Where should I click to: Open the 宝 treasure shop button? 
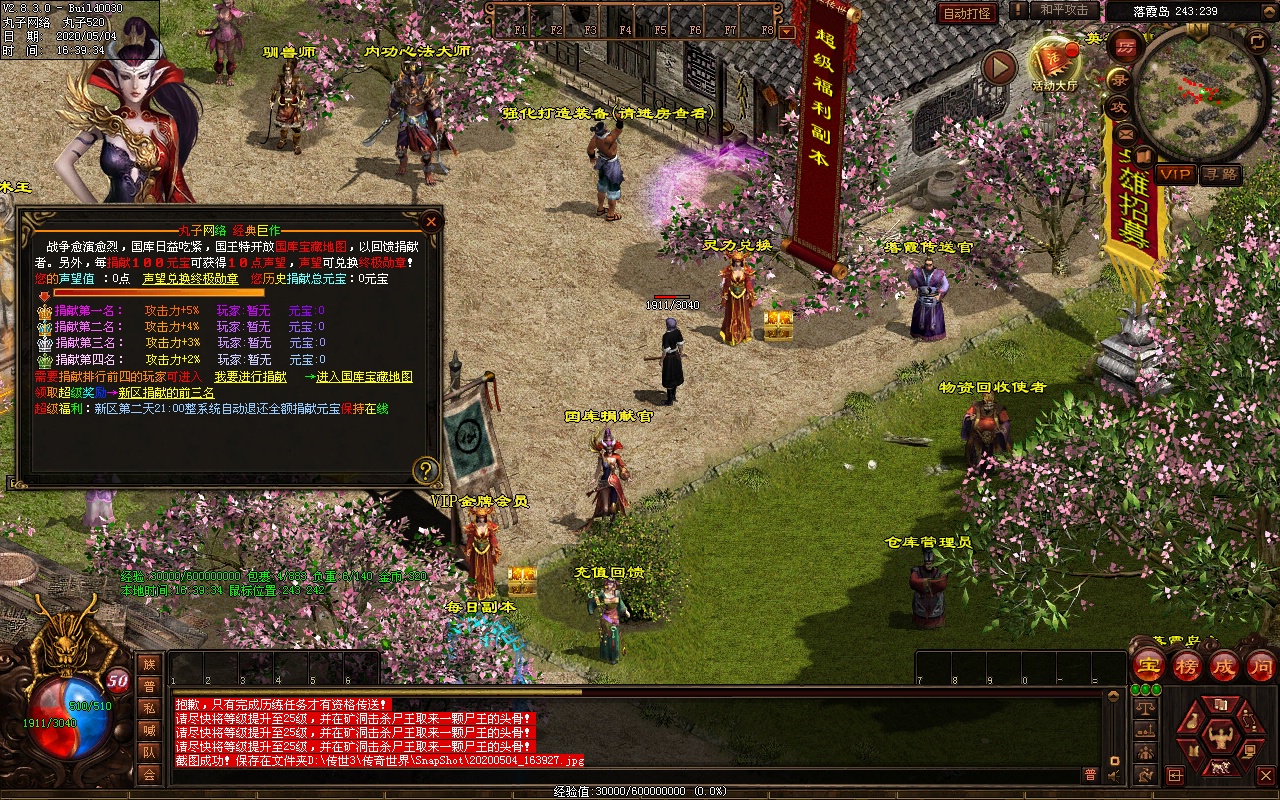pos(1149,665)
